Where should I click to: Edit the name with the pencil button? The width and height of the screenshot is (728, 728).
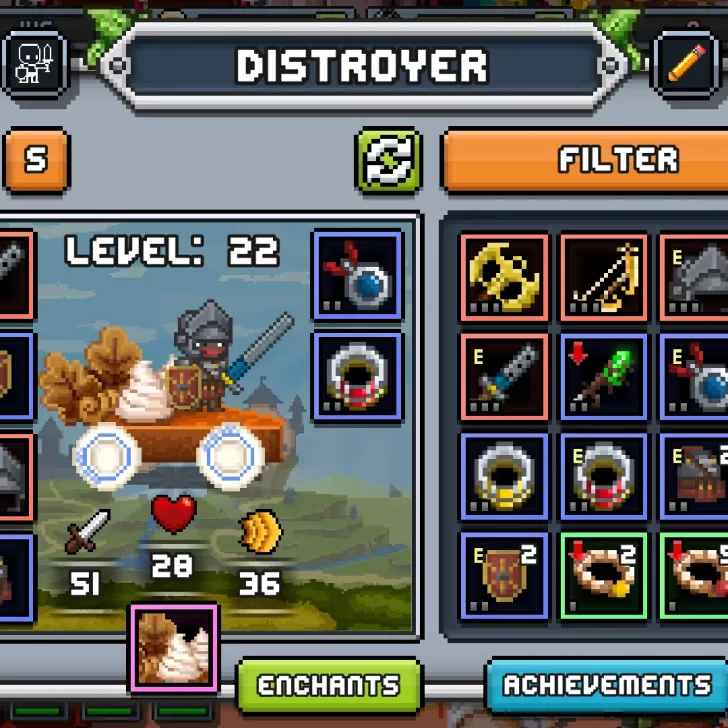pyautogui.click(x=685, y=64)
